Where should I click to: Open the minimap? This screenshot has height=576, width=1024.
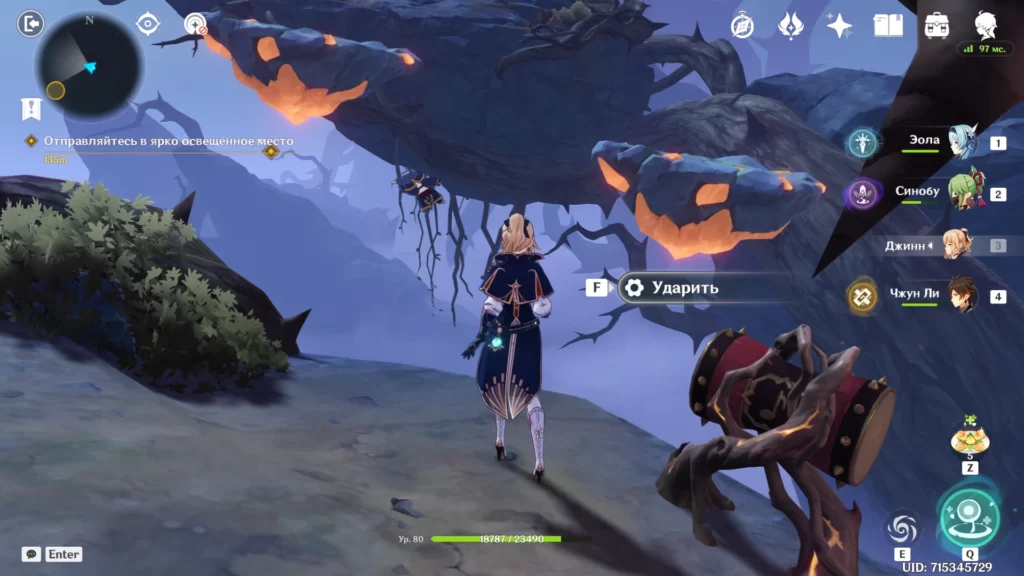pyautogui.click(x=89, y=66)
